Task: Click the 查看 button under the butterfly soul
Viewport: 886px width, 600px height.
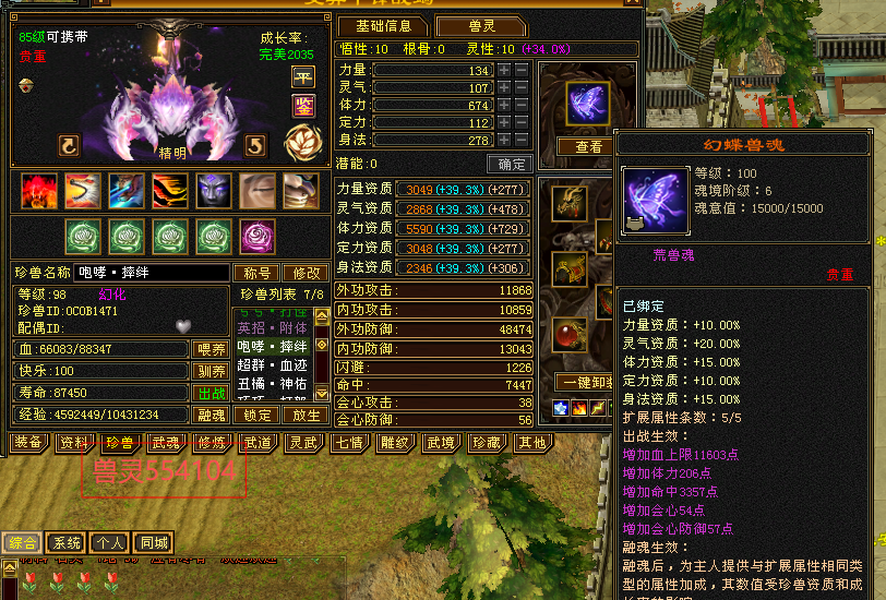Action: coord(588,147)
